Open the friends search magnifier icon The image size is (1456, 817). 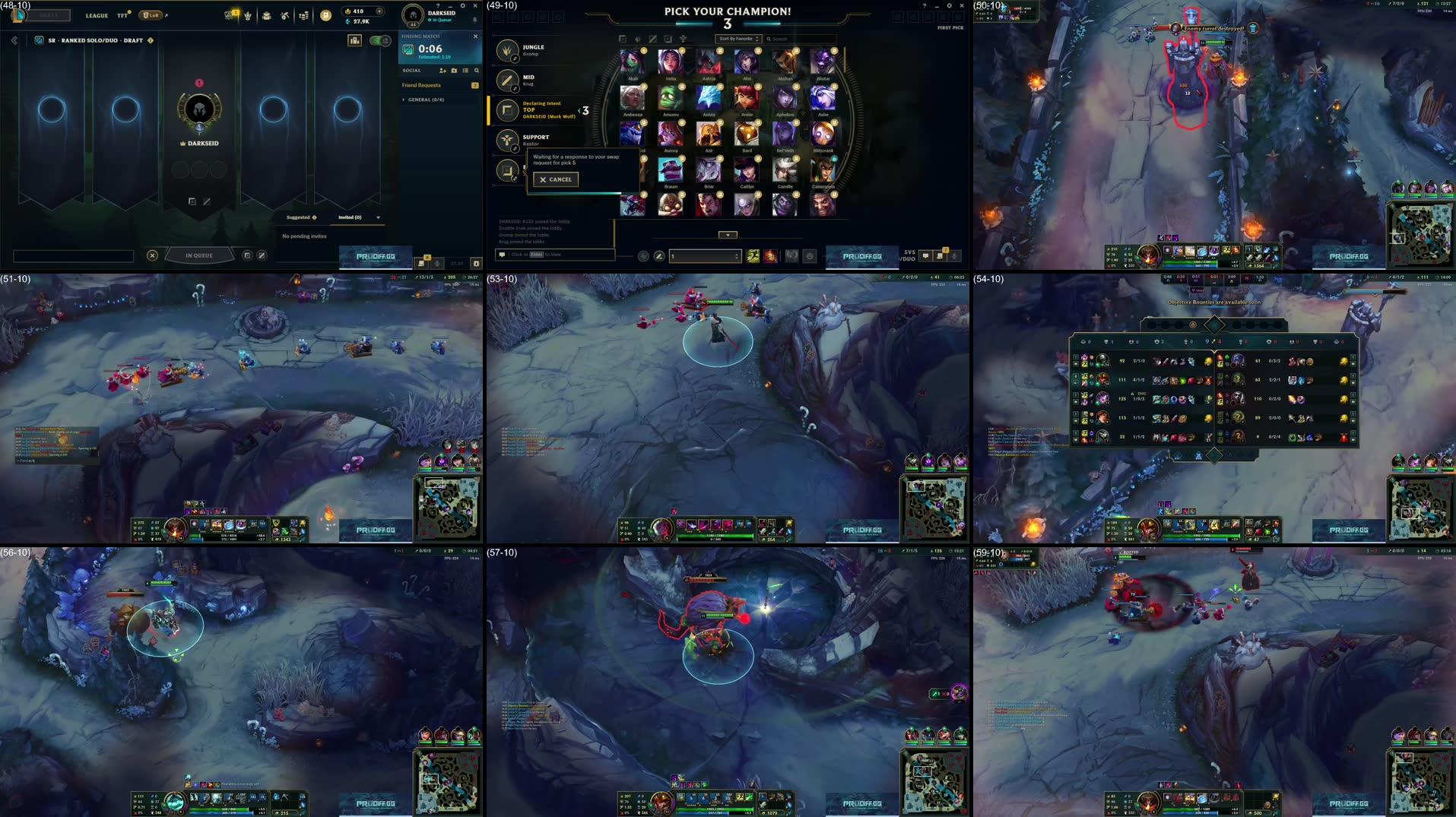click(x=477, y=71)
